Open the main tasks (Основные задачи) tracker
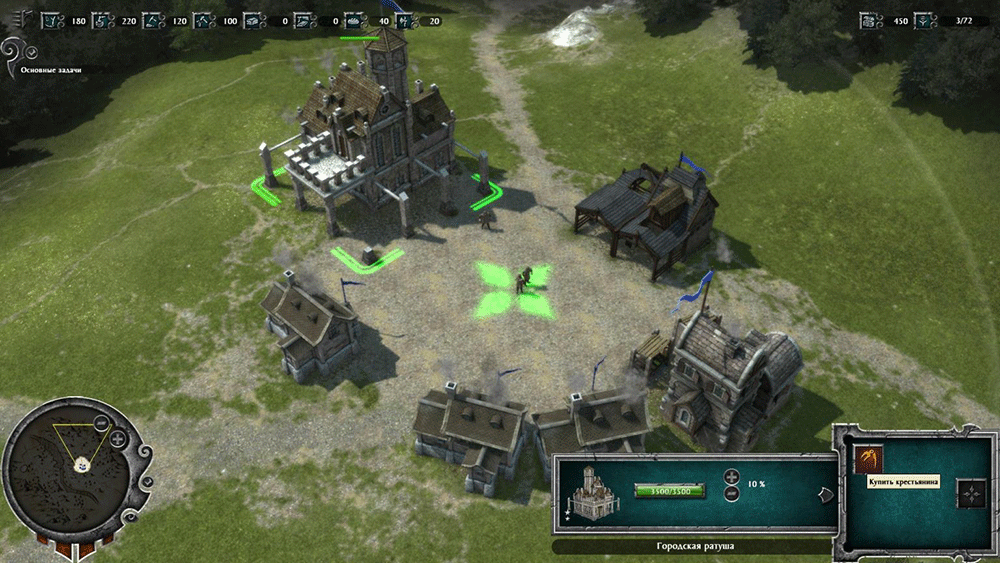 click(x=50, y=70)
